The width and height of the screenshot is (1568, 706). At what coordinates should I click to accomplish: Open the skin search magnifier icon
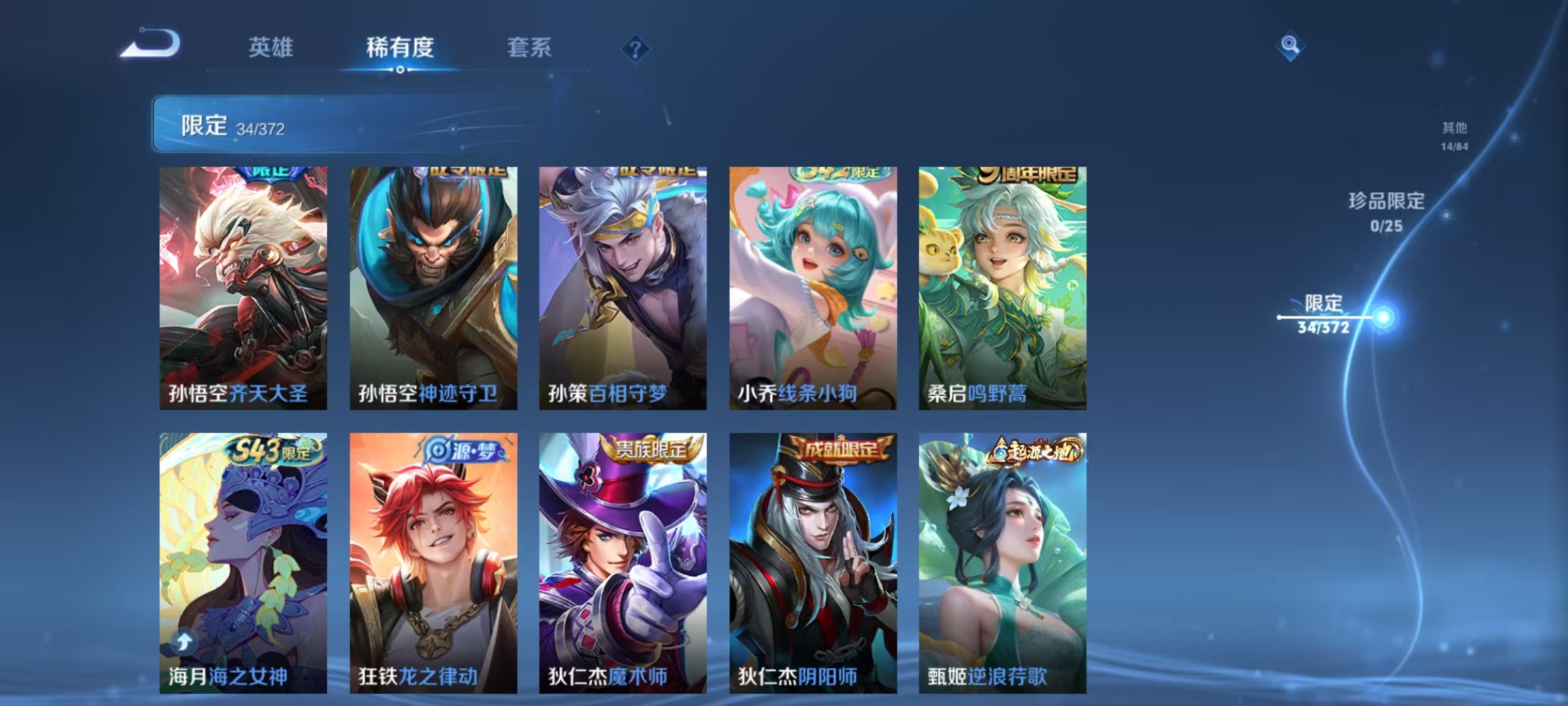point(1290,47)
